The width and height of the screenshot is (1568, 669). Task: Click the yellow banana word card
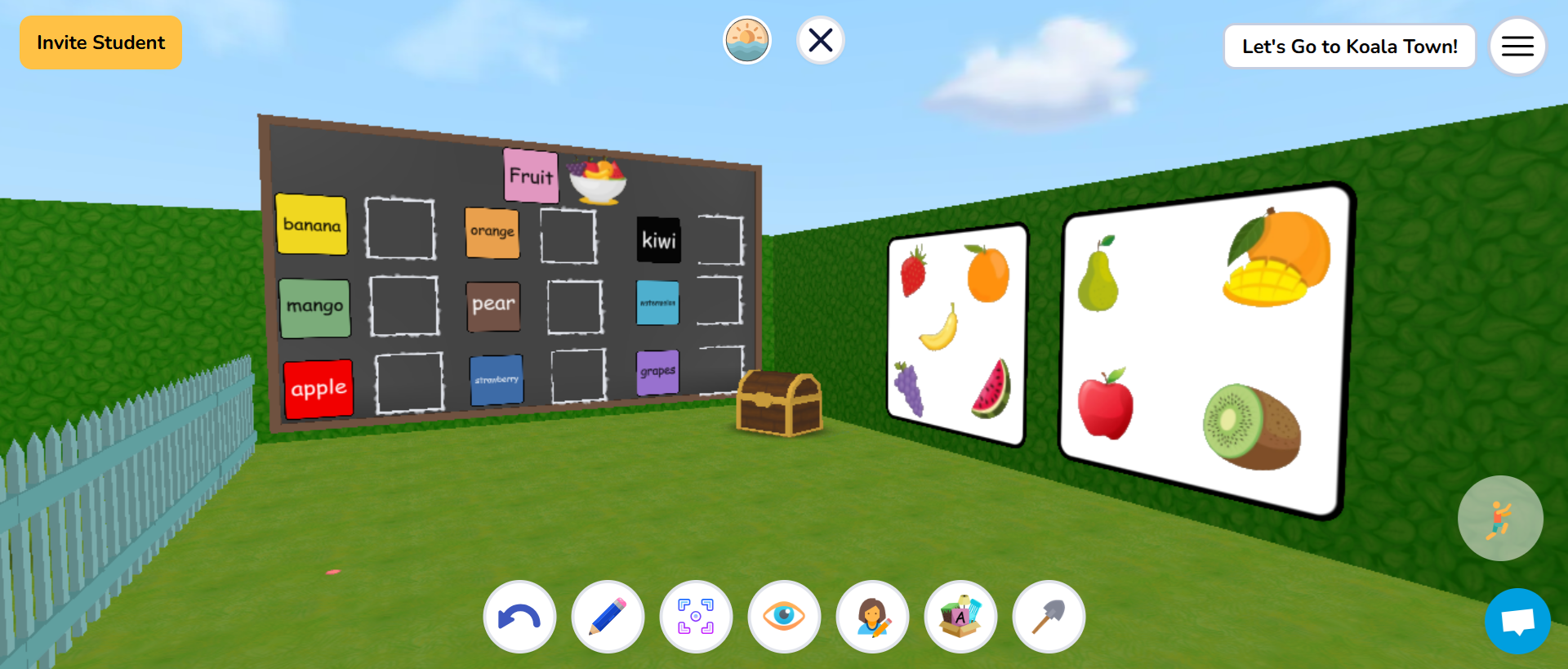pyautogui.click(x=312, y=225)
